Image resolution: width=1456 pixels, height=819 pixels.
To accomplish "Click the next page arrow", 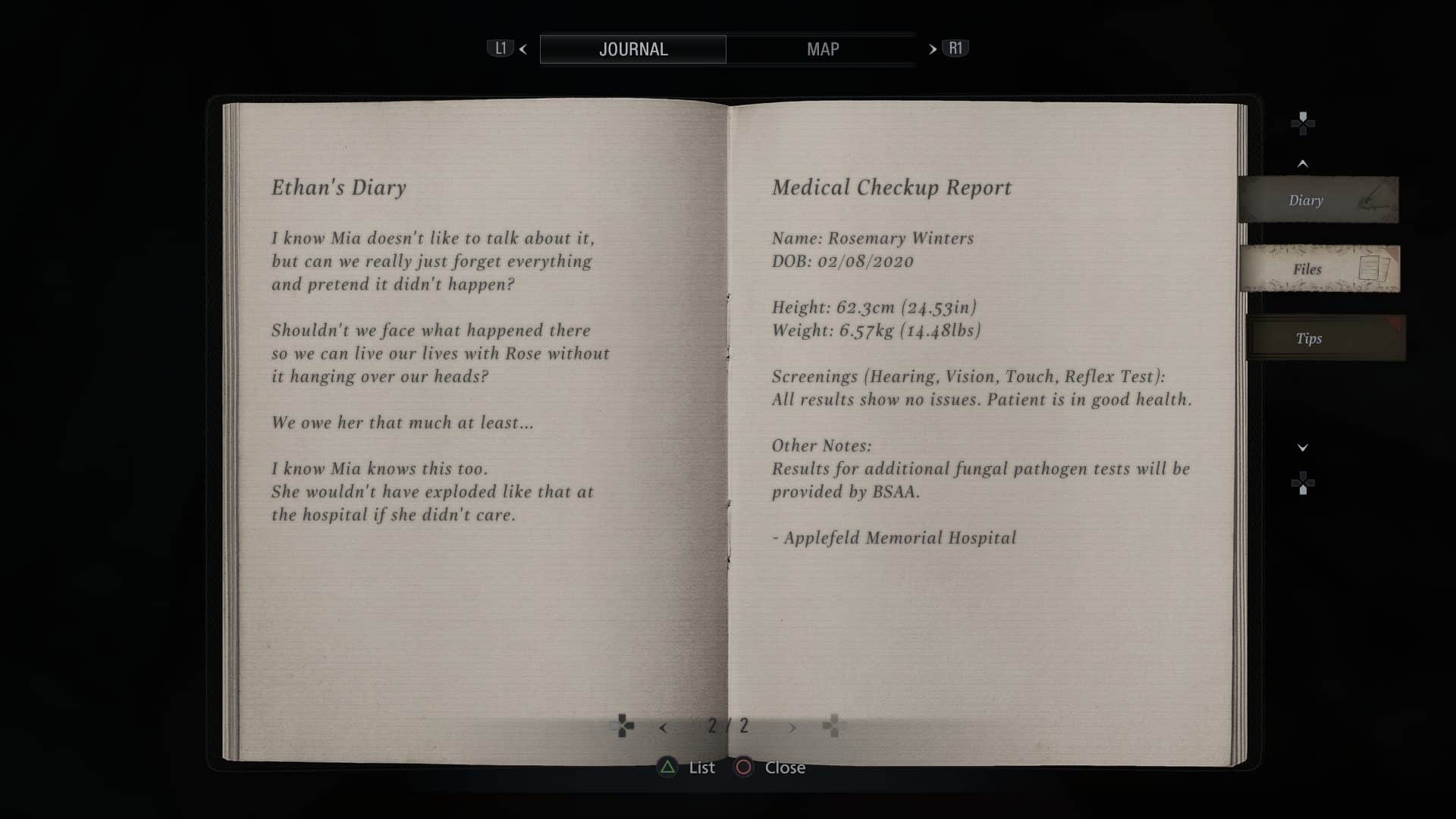I will 793,726.
